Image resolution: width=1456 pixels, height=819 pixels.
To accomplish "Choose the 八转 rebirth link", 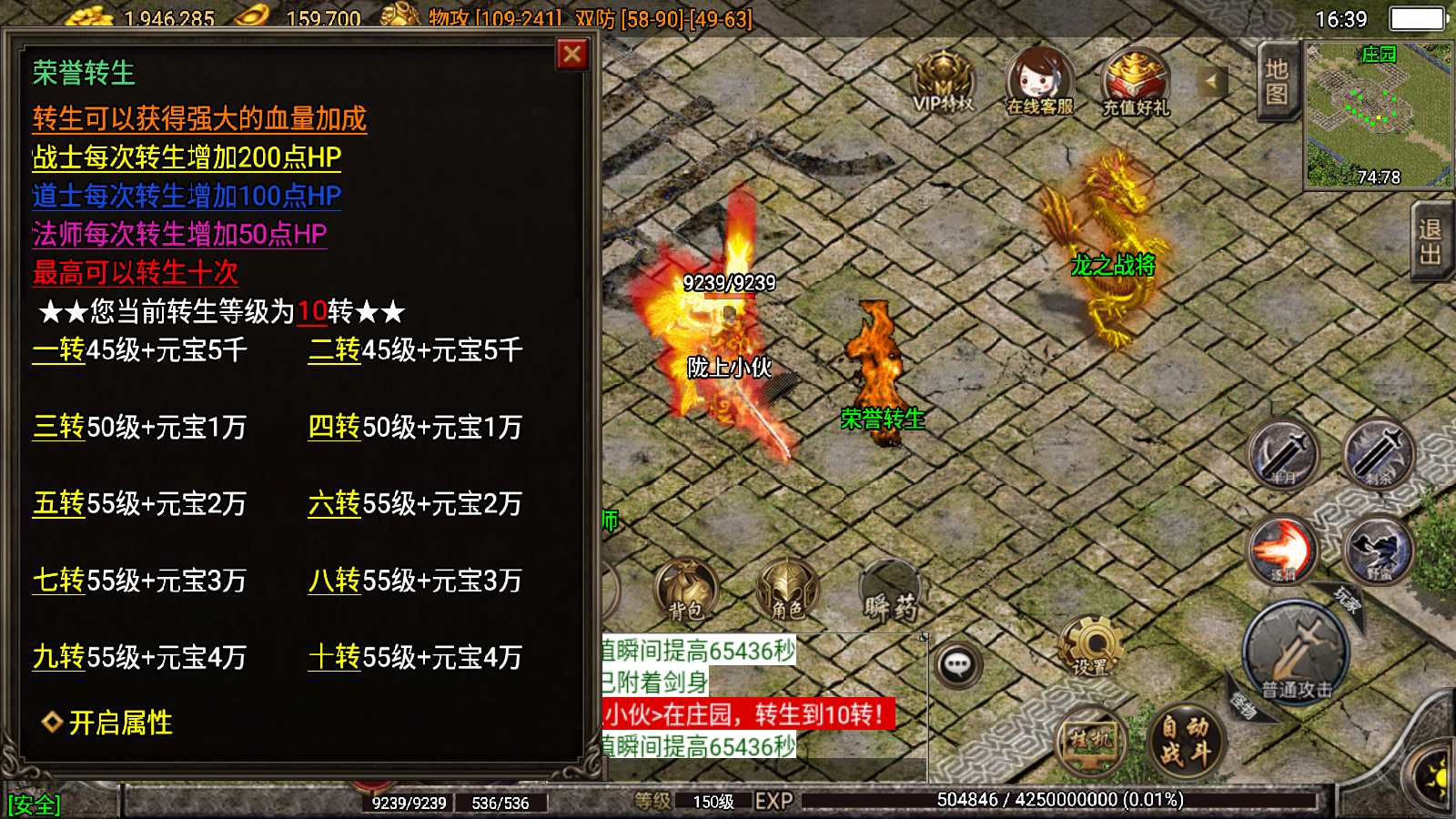I will click(x=334, y=581).
